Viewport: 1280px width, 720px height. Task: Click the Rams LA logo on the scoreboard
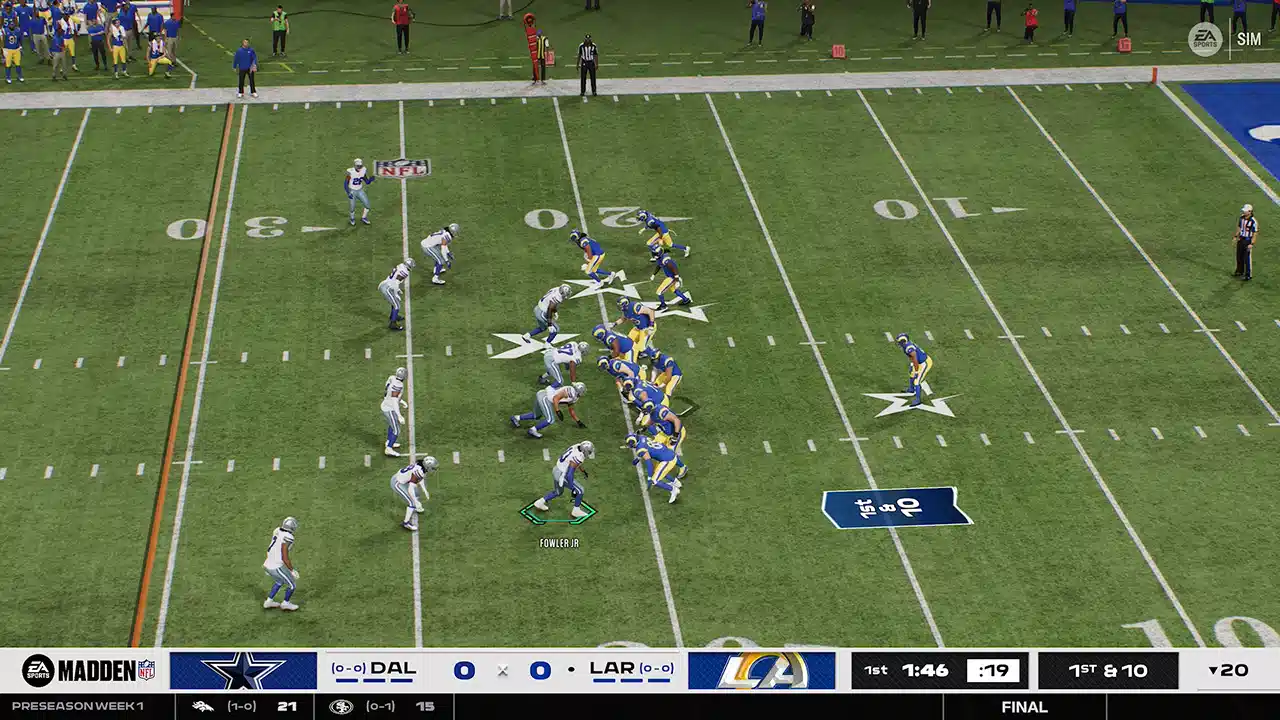tap(761, 670)
